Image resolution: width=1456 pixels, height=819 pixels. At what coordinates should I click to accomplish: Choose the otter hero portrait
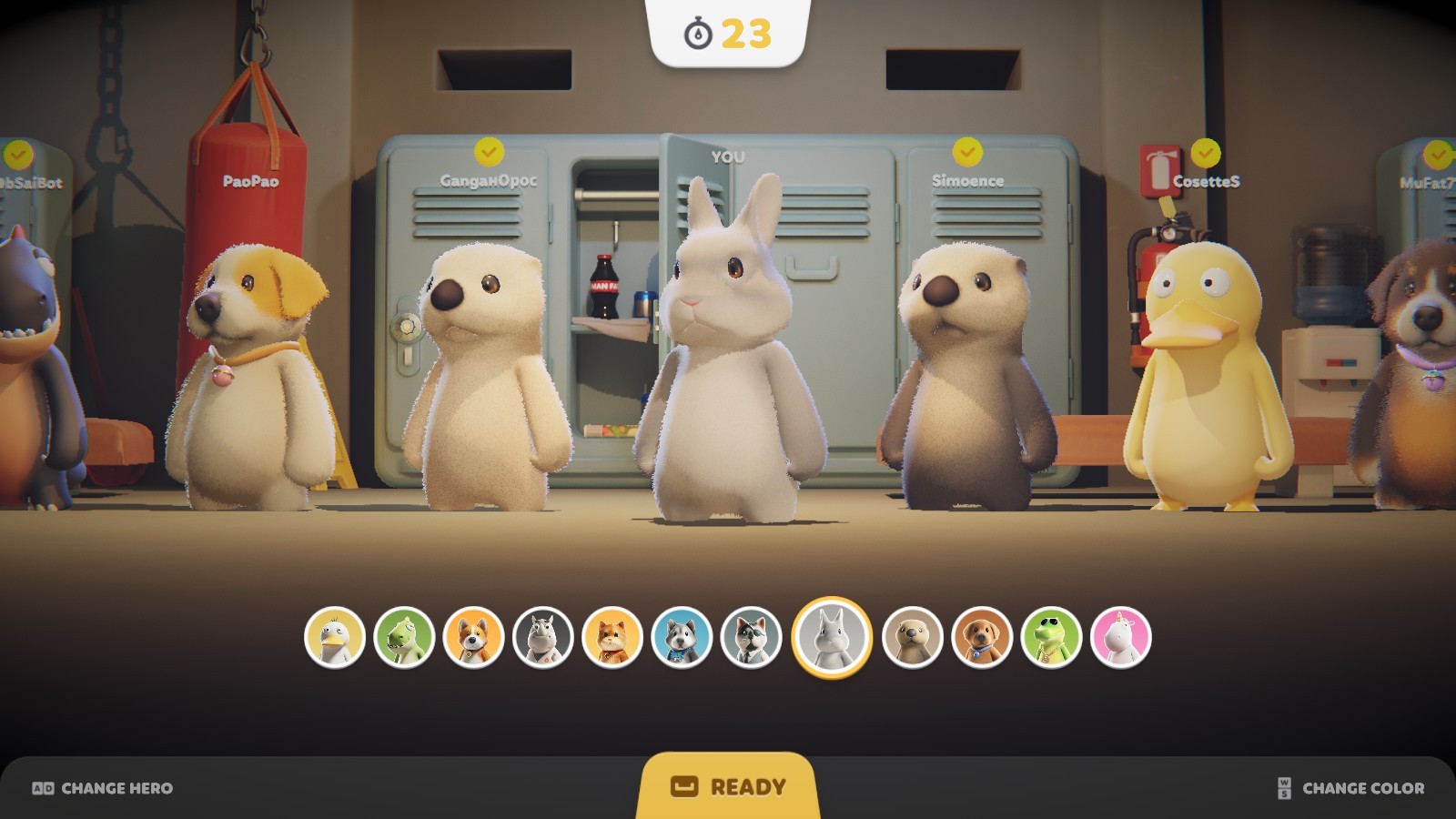coord(912,637)
